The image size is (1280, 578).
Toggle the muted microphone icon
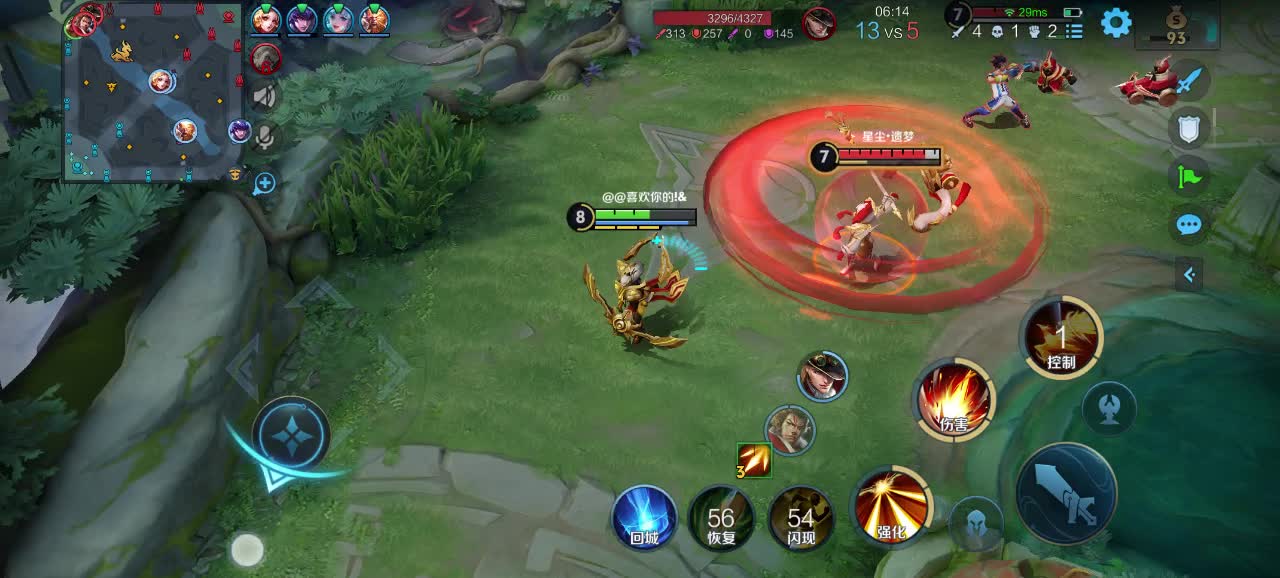click(264, 136)
